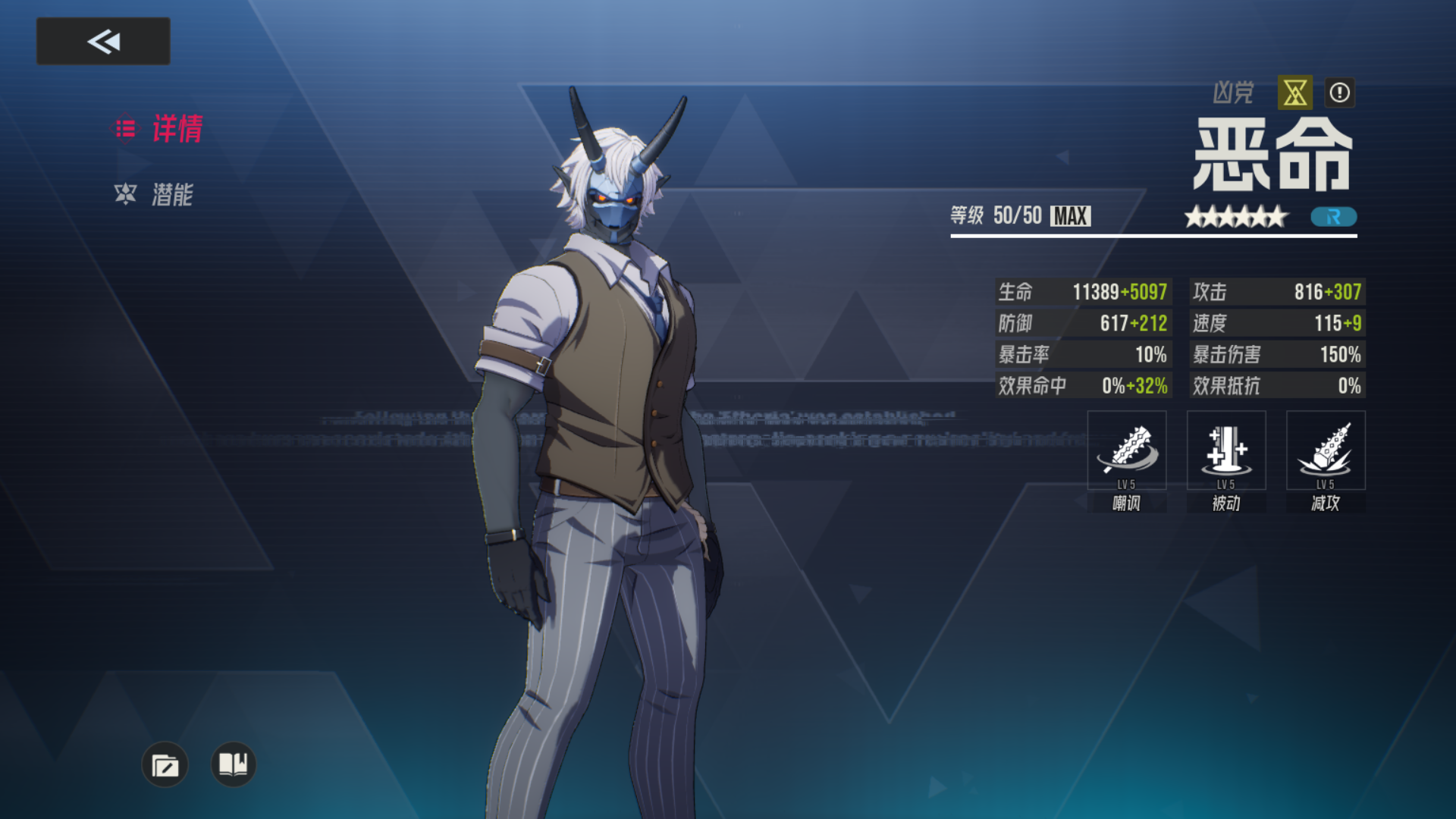This screenshot has height=819, width=1456.
Task: Open the exclamation info icon near 恶命
Action: (1339, 93)
